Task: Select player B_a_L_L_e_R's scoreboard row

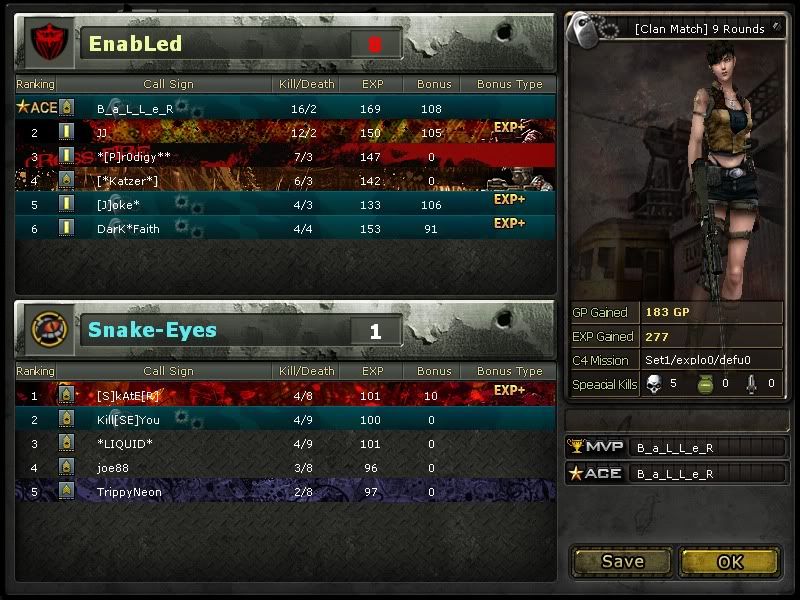Action: tap(285, 108)
